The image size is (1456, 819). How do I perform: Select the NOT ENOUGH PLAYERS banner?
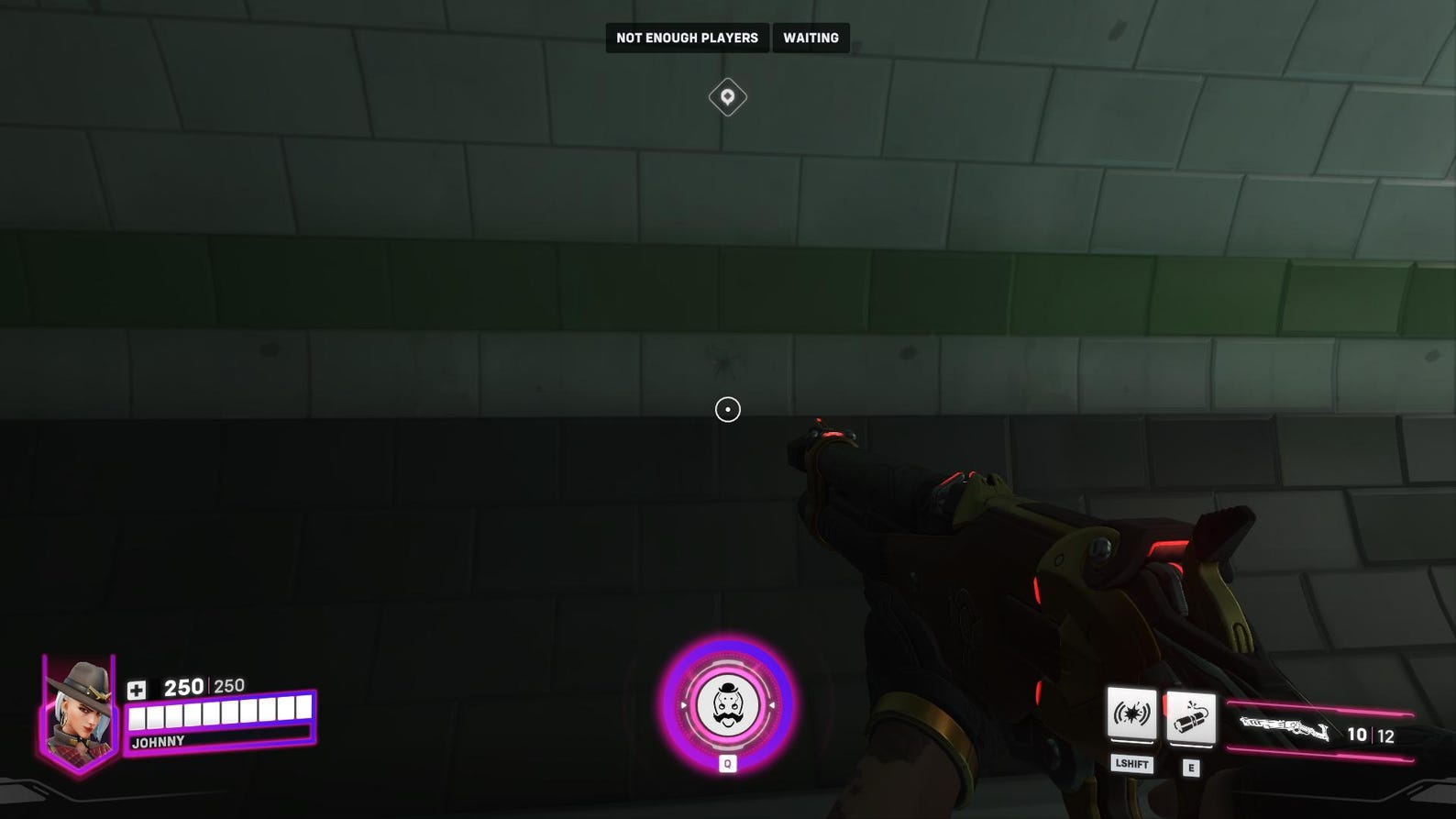(687, 38)
